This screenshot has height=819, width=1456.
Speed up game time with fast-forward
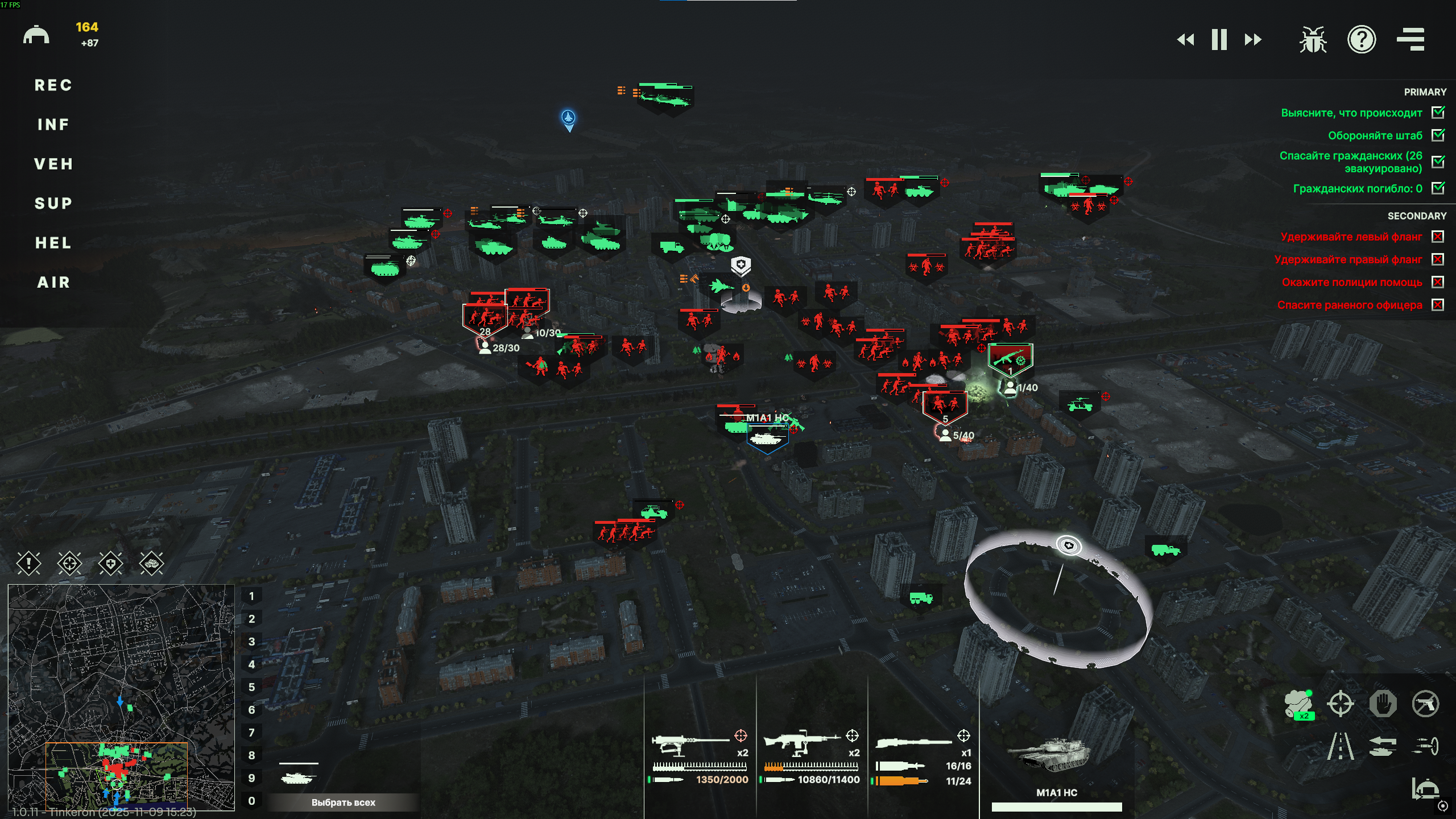pos(1253,40)
